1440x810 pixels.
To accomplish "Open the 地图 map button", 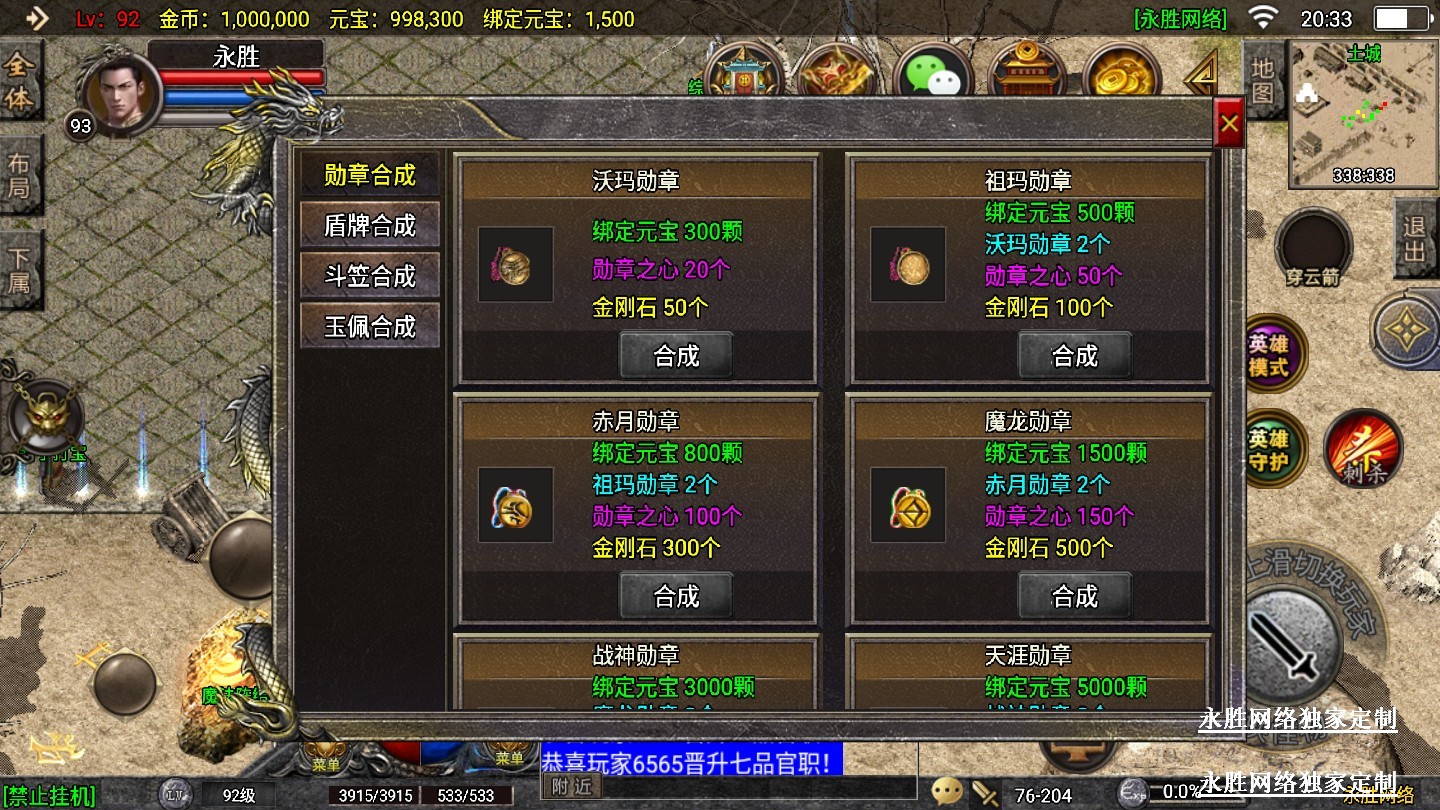I will pyautogui.click(x=1263, y=80).
